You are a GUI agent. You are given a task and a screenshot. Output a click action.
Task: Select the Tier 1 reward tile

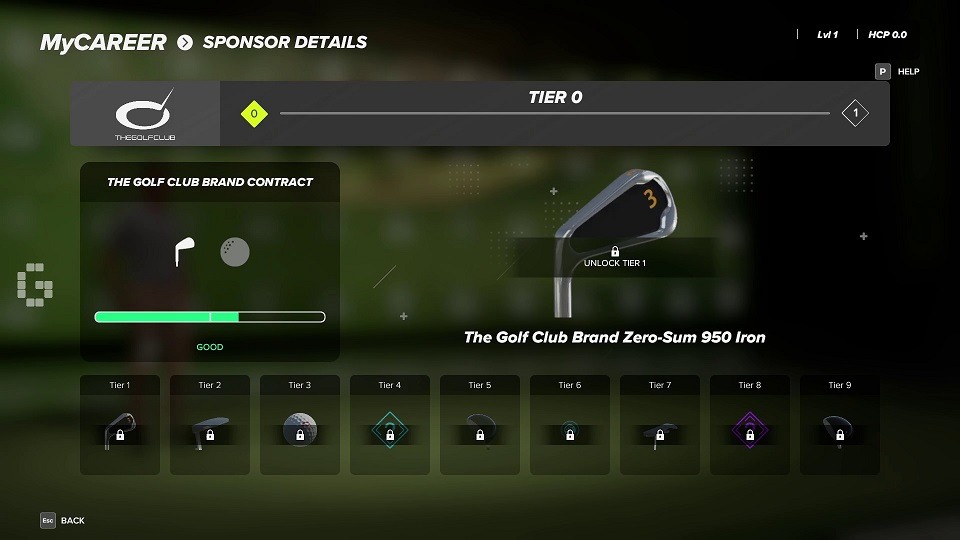[120, 425]
